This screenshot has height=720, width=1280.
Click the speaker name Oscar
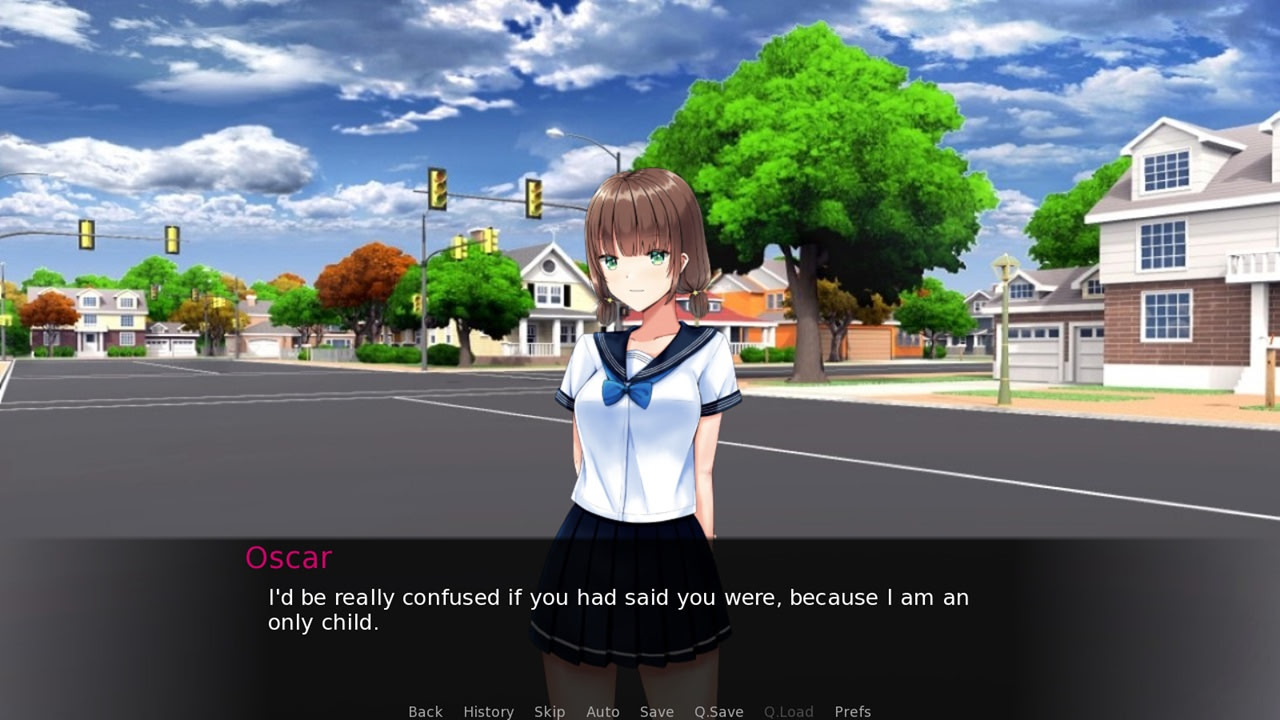tap(287, 557)
